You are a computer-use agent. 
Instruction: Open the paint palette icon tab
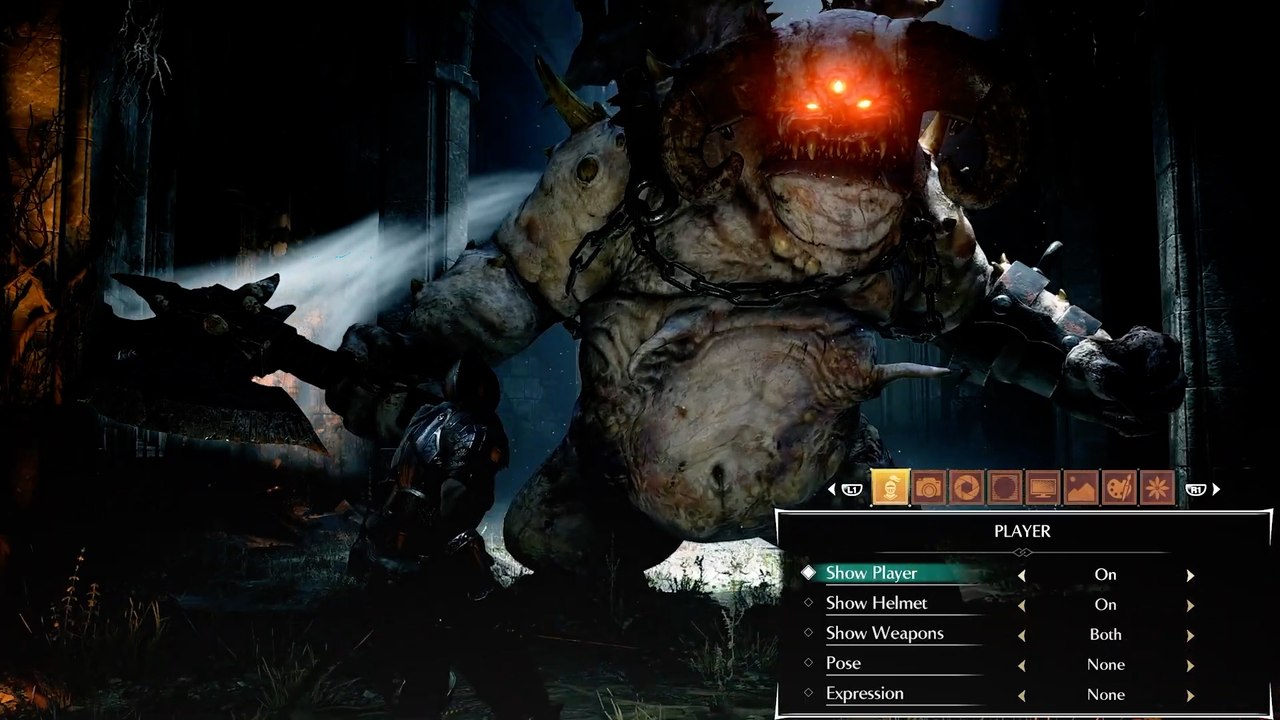click(x=1119, y=488)
